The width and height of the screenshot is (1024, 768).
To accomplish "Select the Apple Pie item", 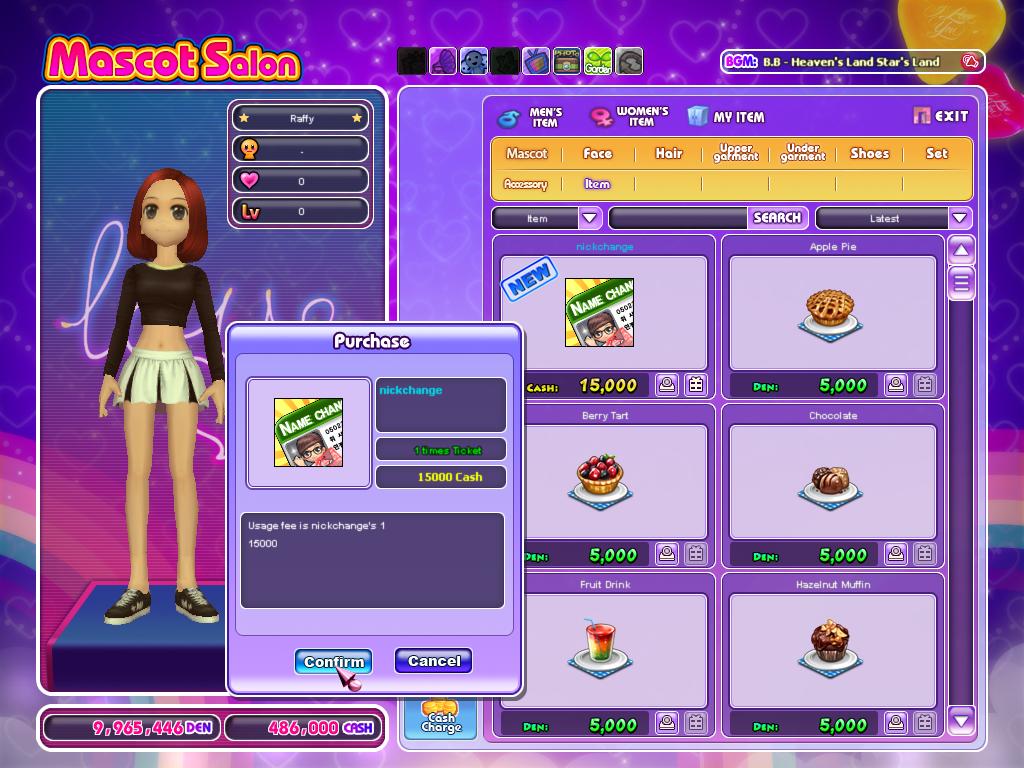I will pyautogui.click(x=832, y=312).
